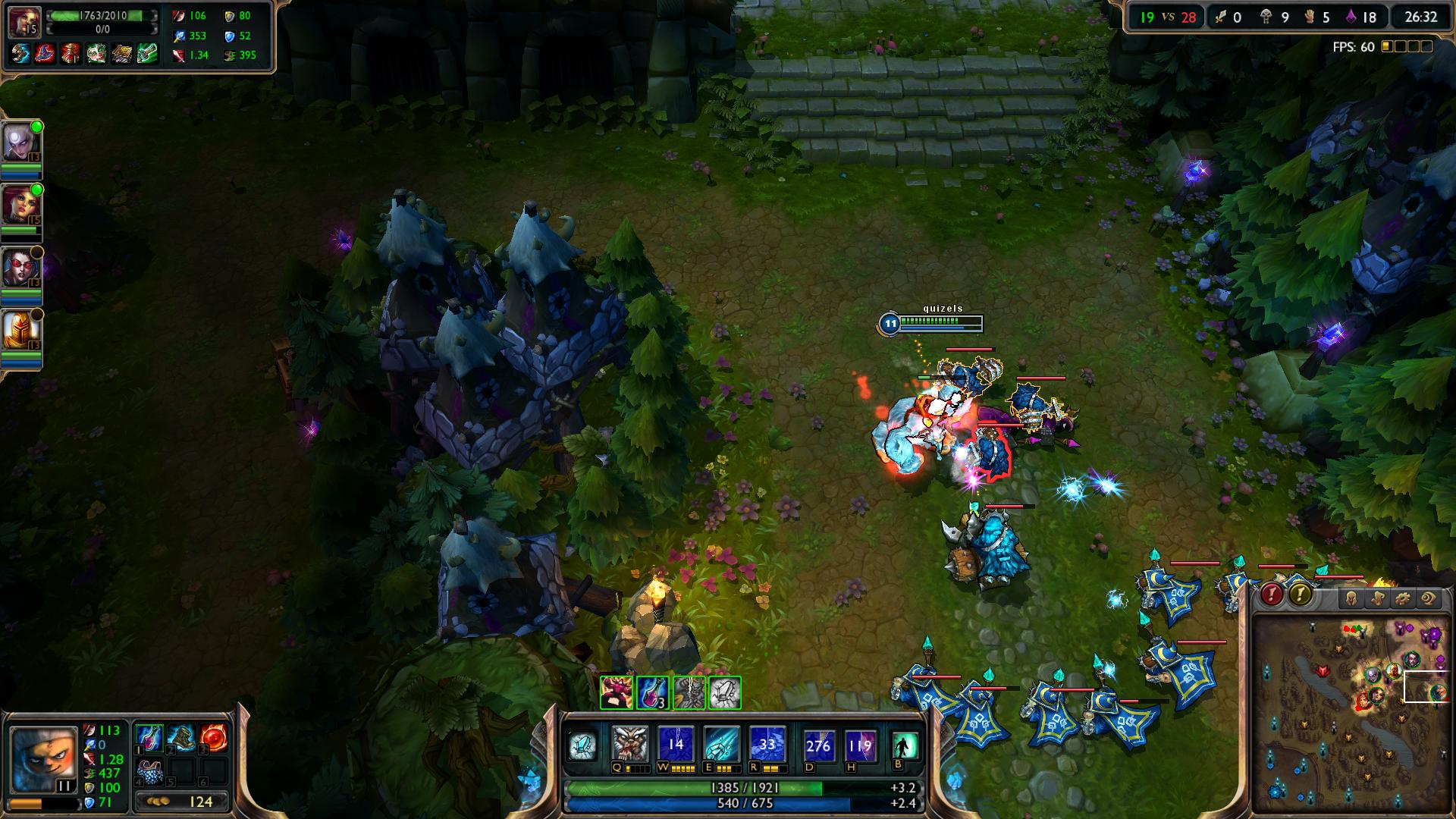1456x819 pixels.
Task: Select the boots in item slot 2
Action: coord(181,738)
